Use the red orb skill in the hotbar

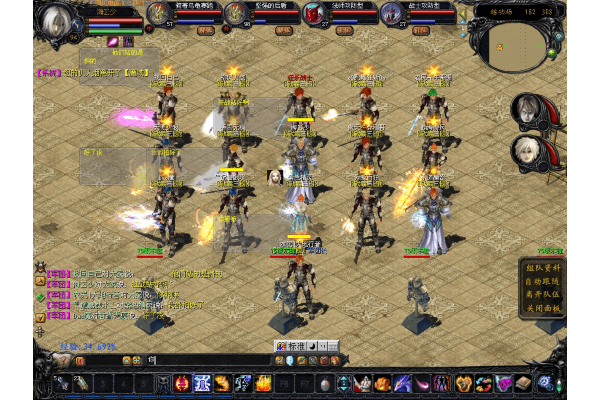click(x=182, y=382)
